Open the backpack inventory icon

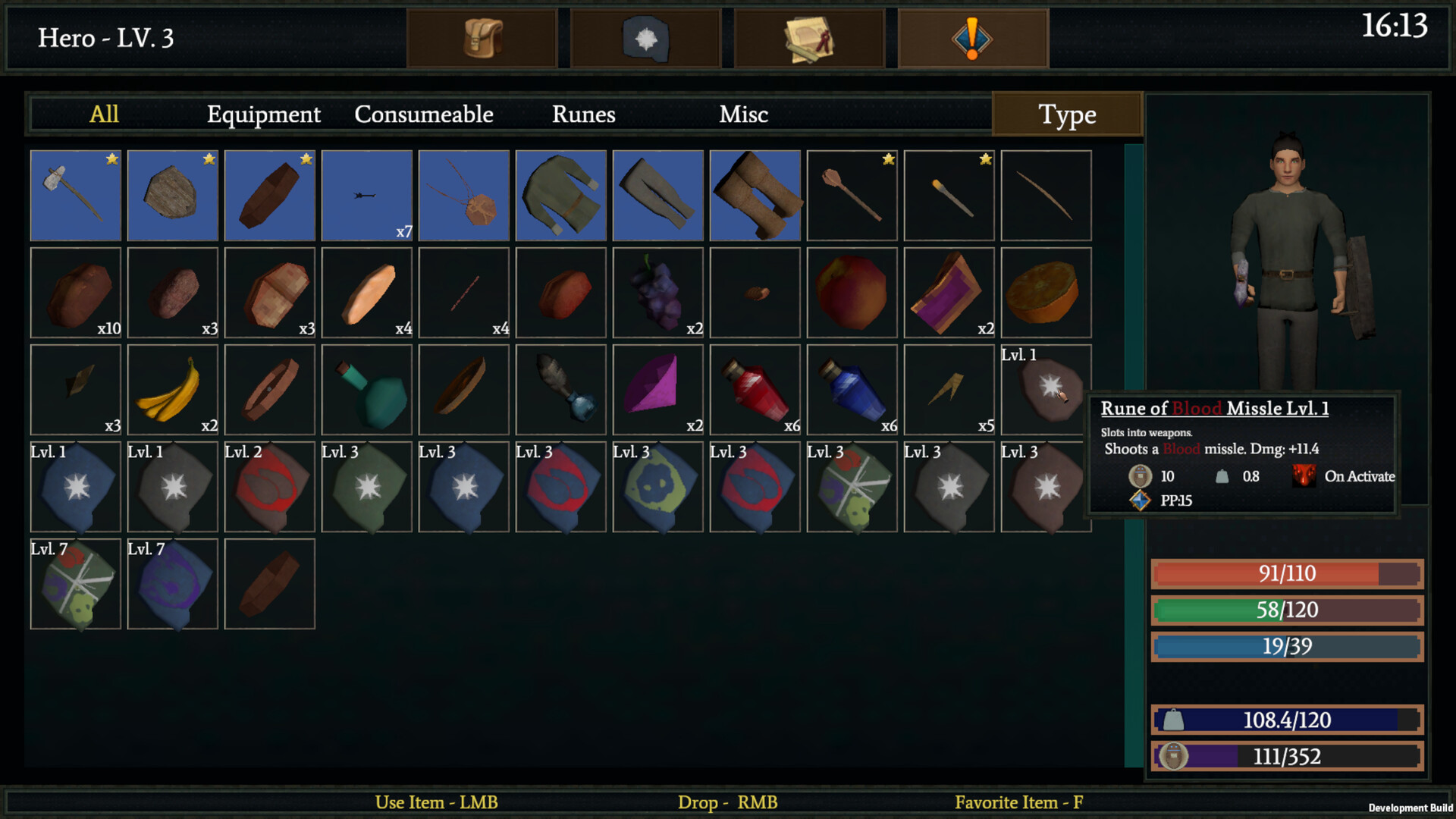tap(482, 38)
